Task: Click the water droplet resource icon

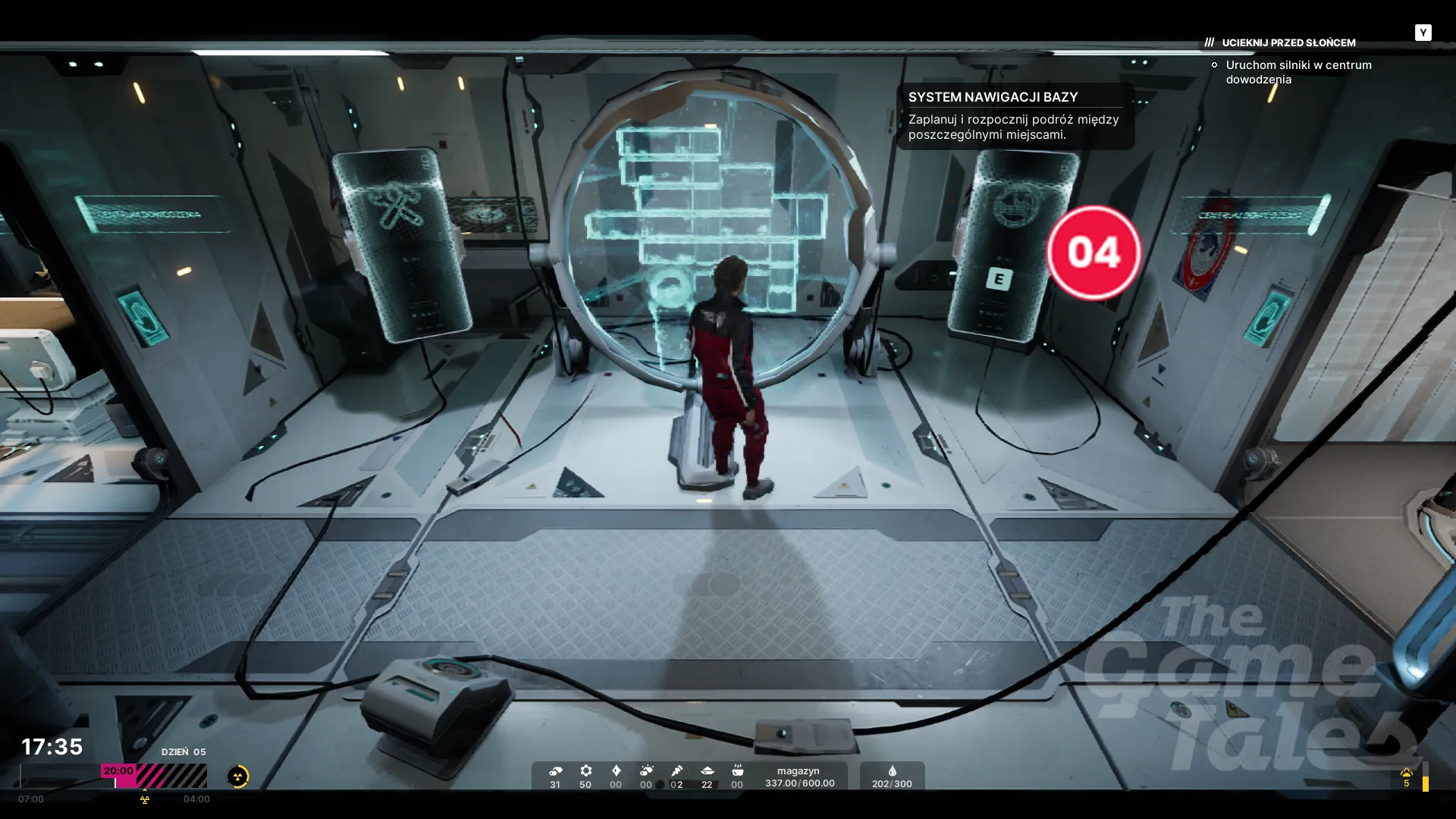Action: click(x=892, y=771)
